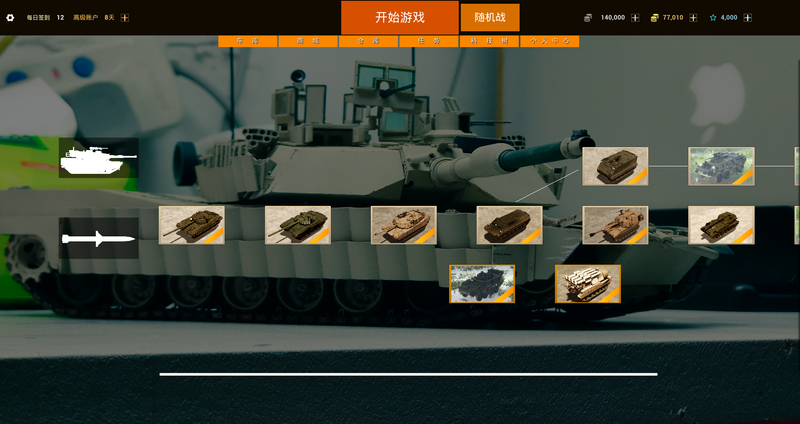The image size is (800, 424).
Task: Start the game with 开始游戏
Action: [400, 17]
